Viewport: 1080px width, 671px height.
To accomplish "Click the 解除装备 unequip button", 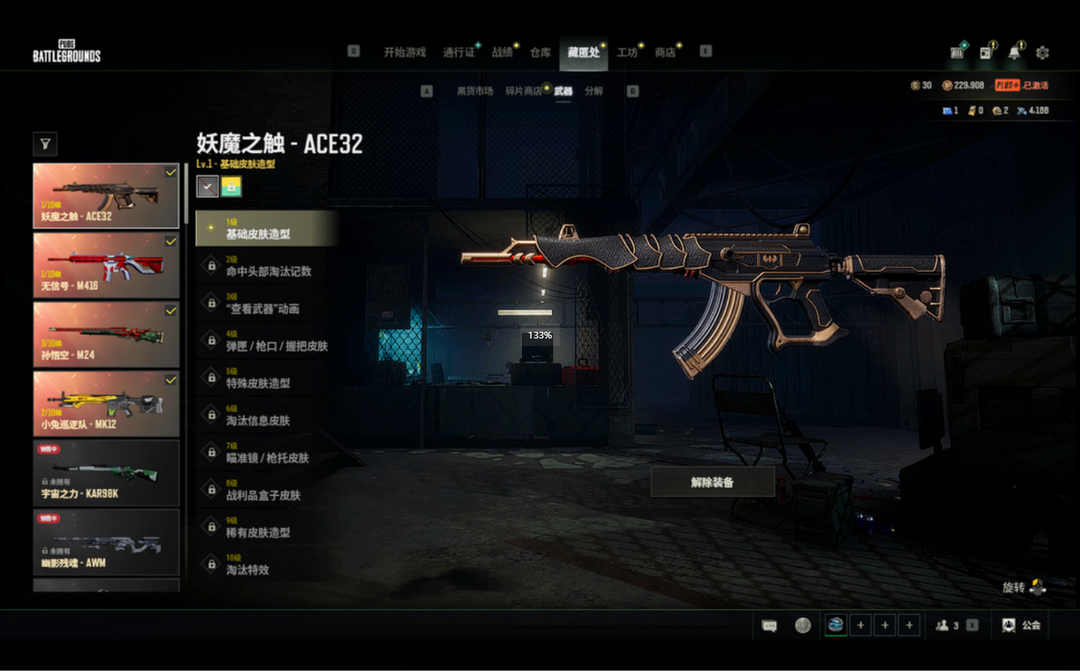I will 712,482.
